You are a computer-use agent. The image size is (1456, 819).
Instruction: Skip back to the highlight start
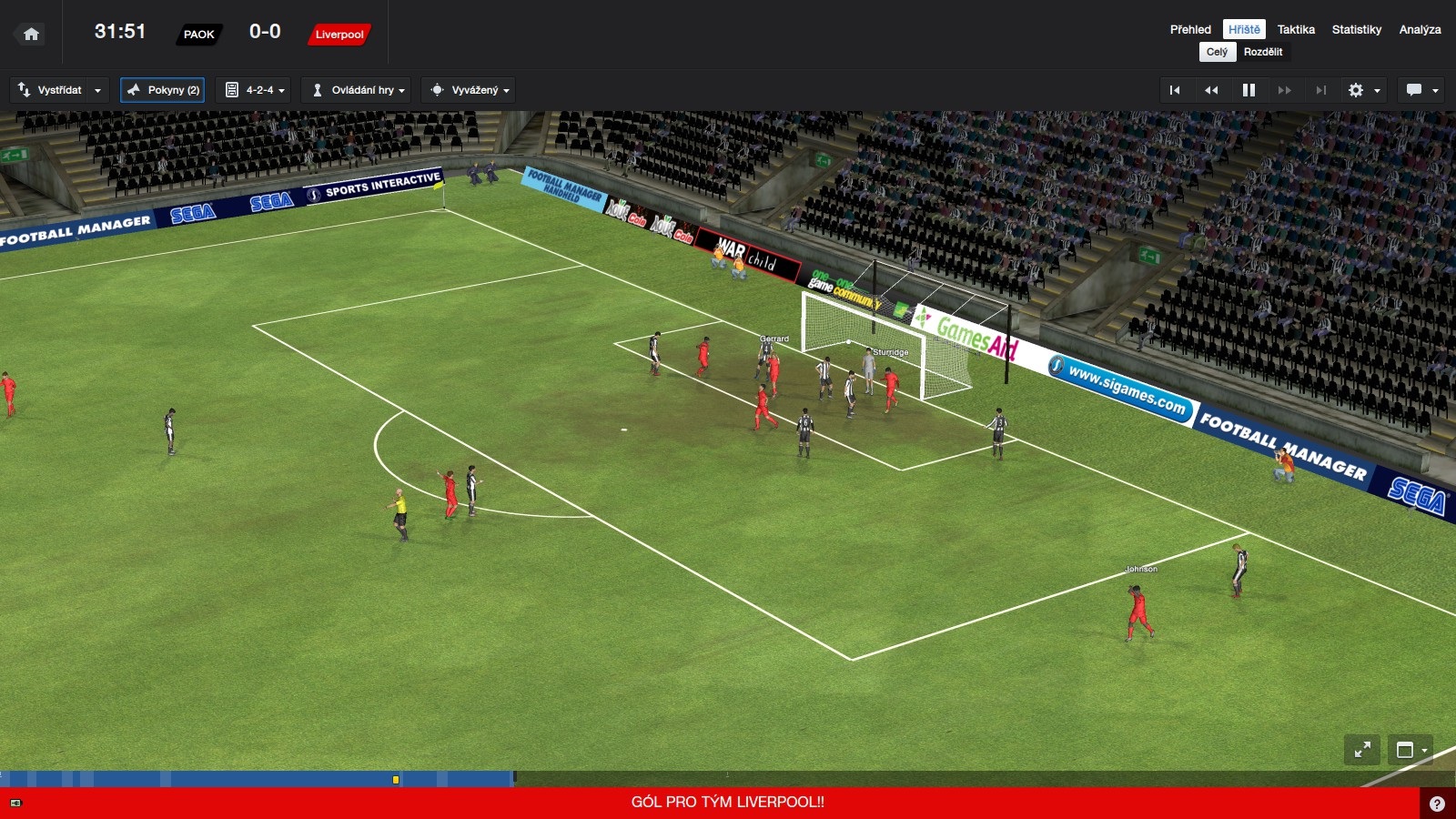(x=1175, y=90)
